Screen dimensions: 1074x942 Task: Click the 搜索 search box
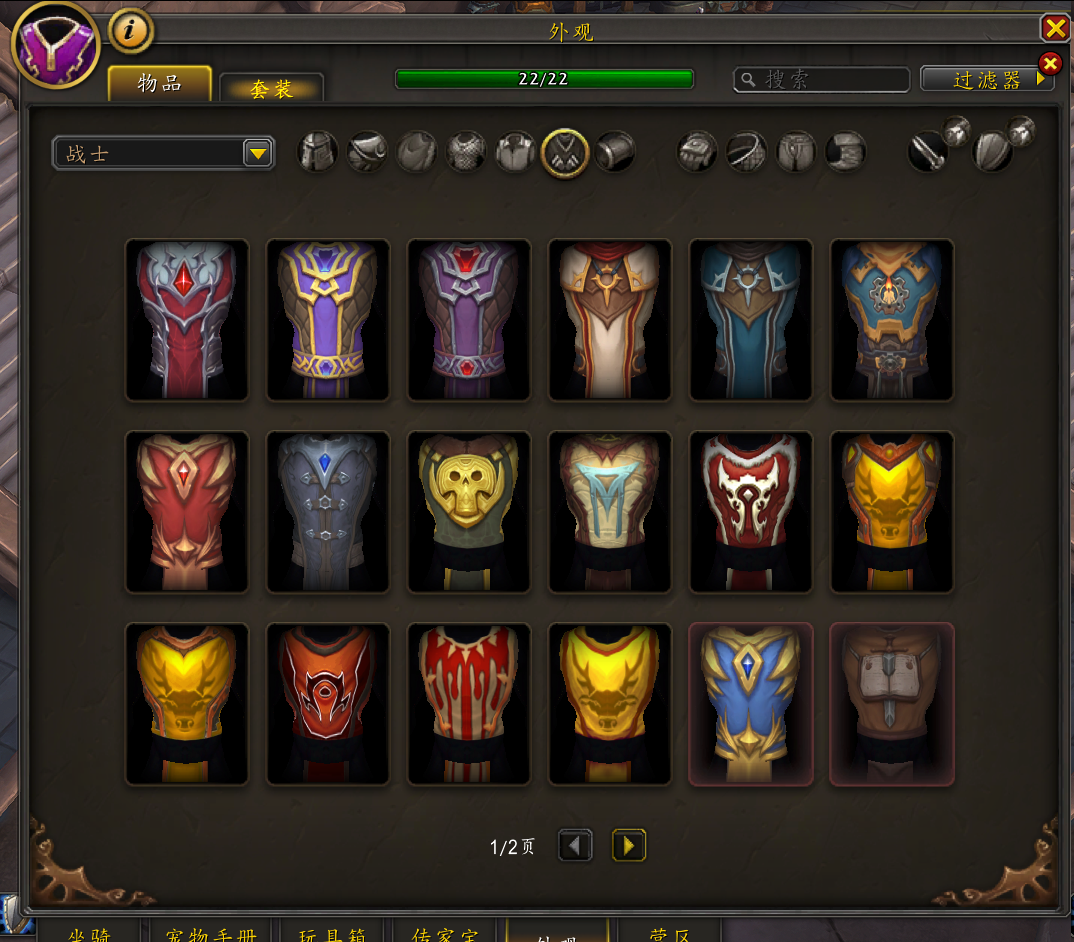[822, 80]
